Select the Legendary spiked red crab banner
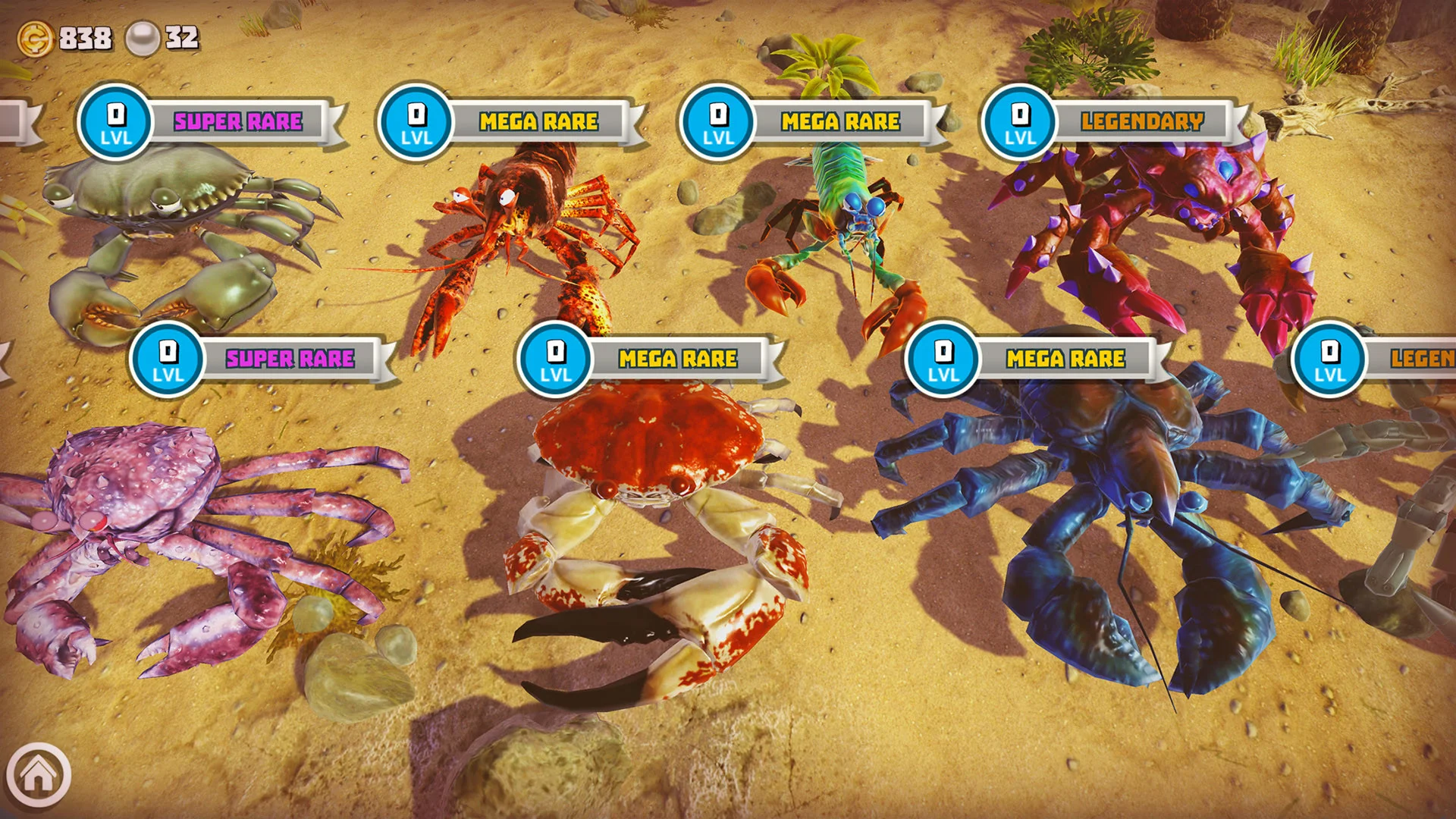 coord(1141,121)
